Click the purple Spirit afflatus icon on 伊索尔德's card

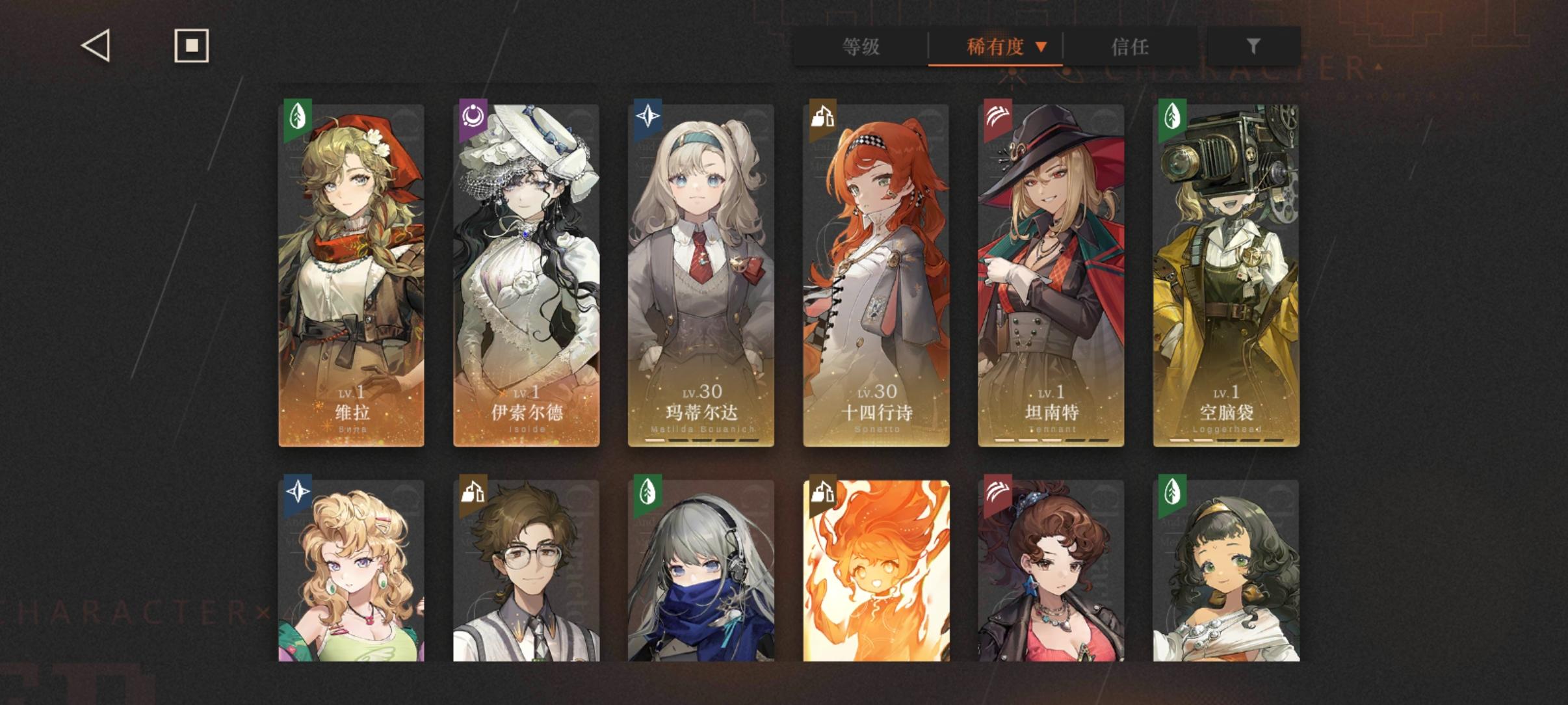471,117
